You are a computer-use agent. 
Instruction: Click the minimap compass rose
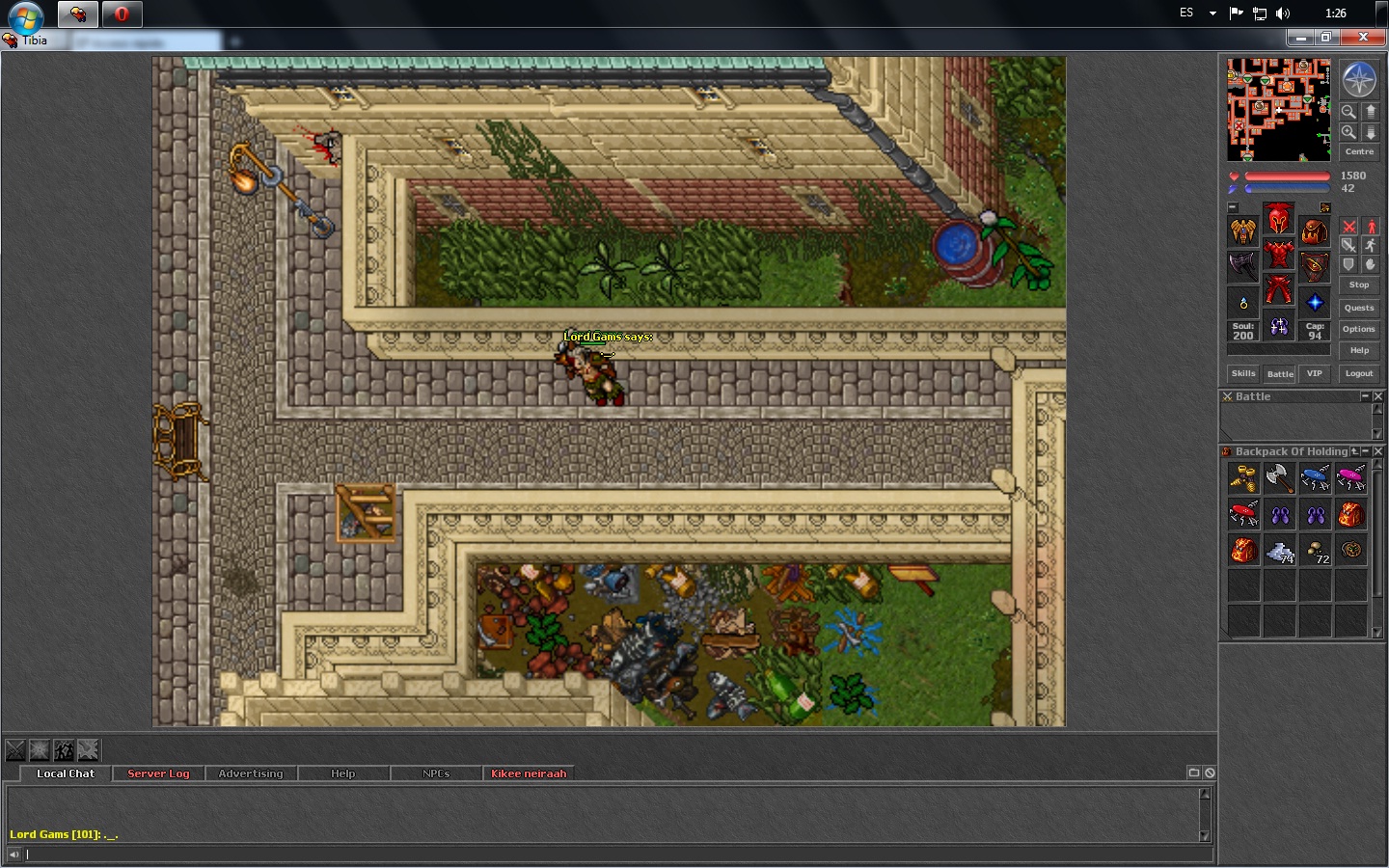1359,79
